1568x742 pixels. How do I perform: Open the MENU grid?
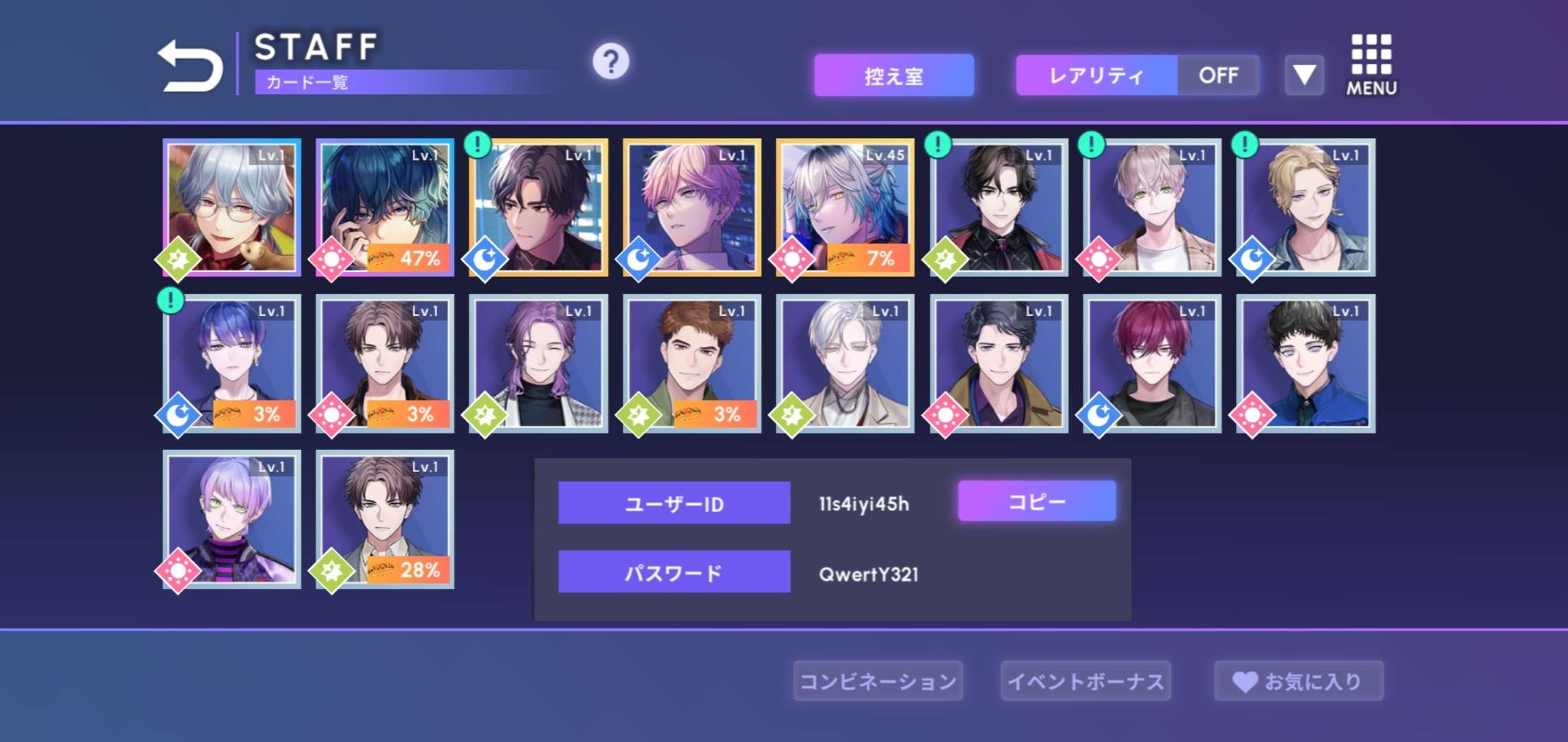(x=1371, y=65)
